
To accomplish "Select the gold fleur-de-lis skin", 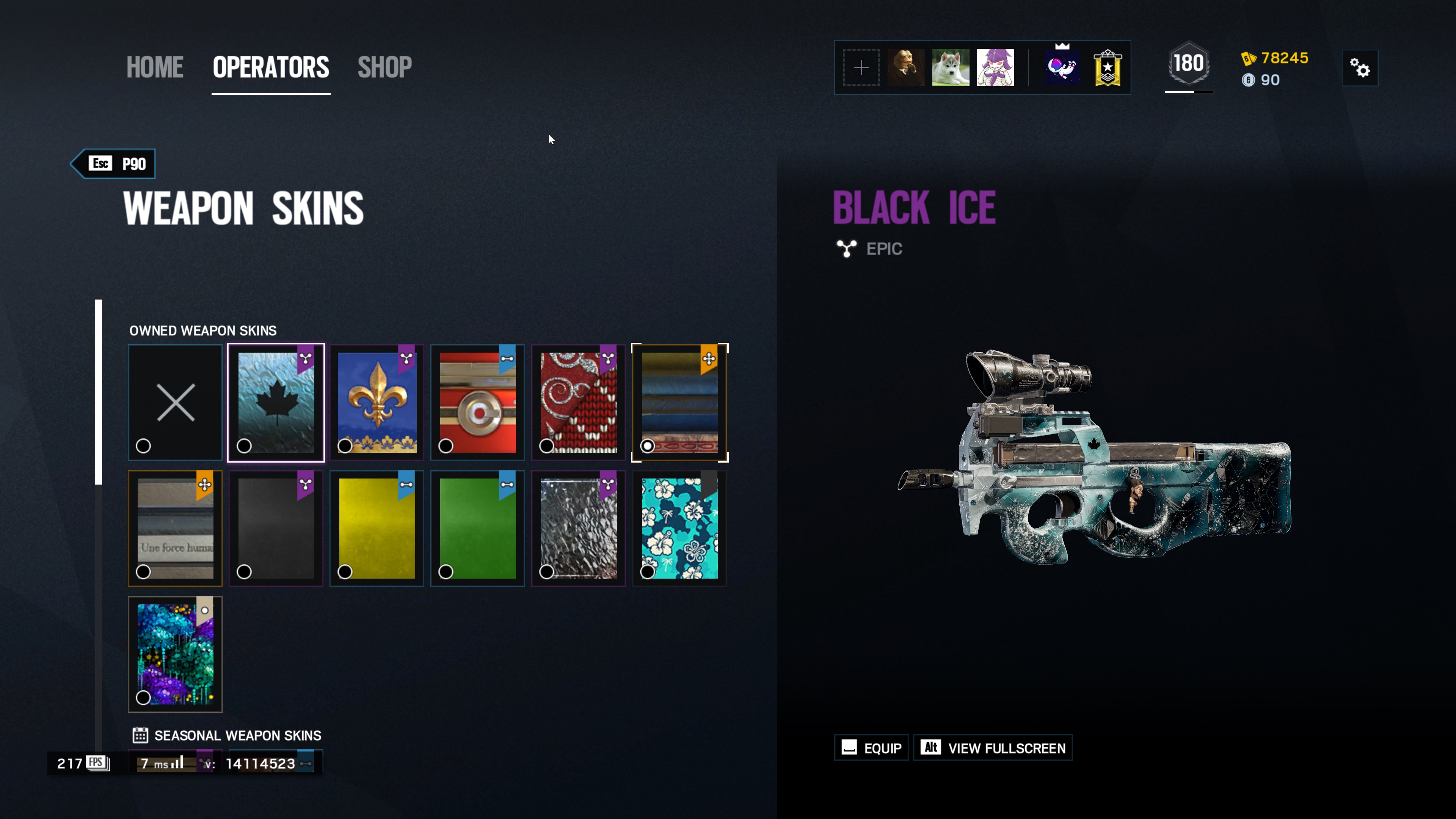I will click(377, 402).
